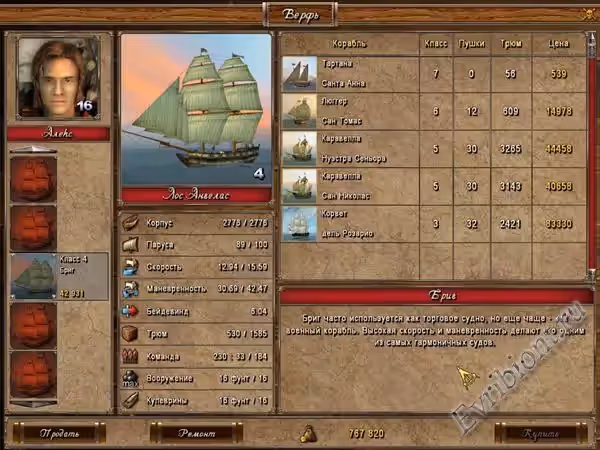The image size is (600, 450).
Task: Click the Команда (Crew) stat row
Action: (x=196, y=356)
